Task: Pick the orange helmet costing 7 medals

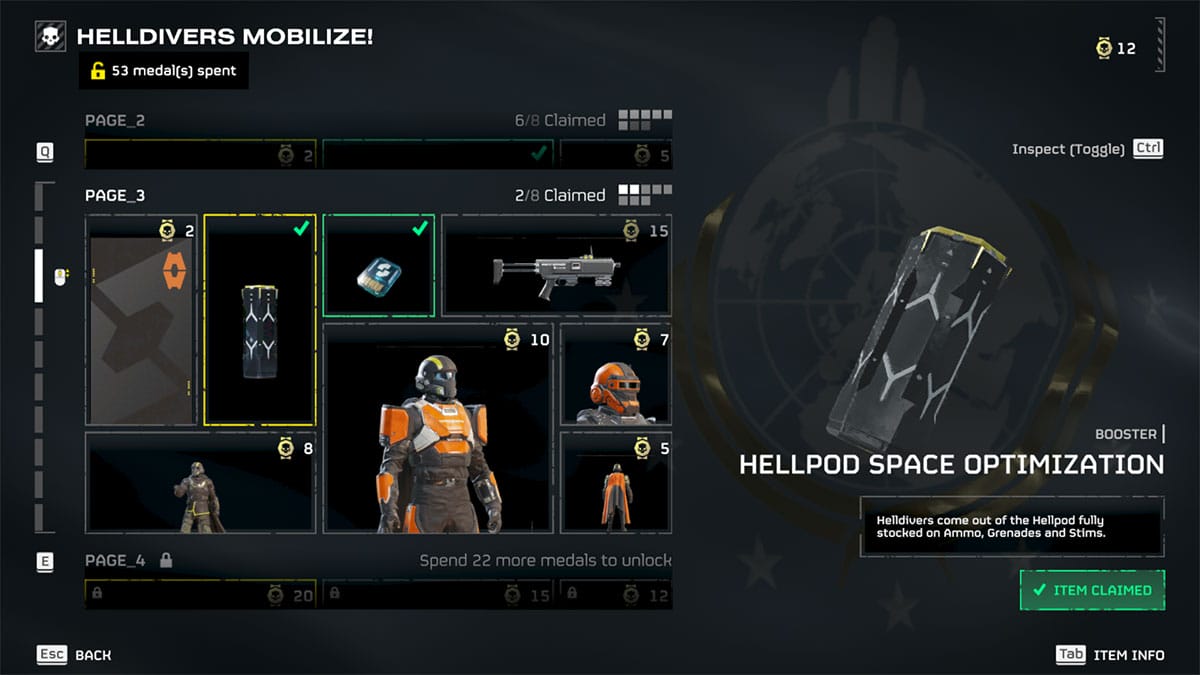Action: (x=615, y=375)
